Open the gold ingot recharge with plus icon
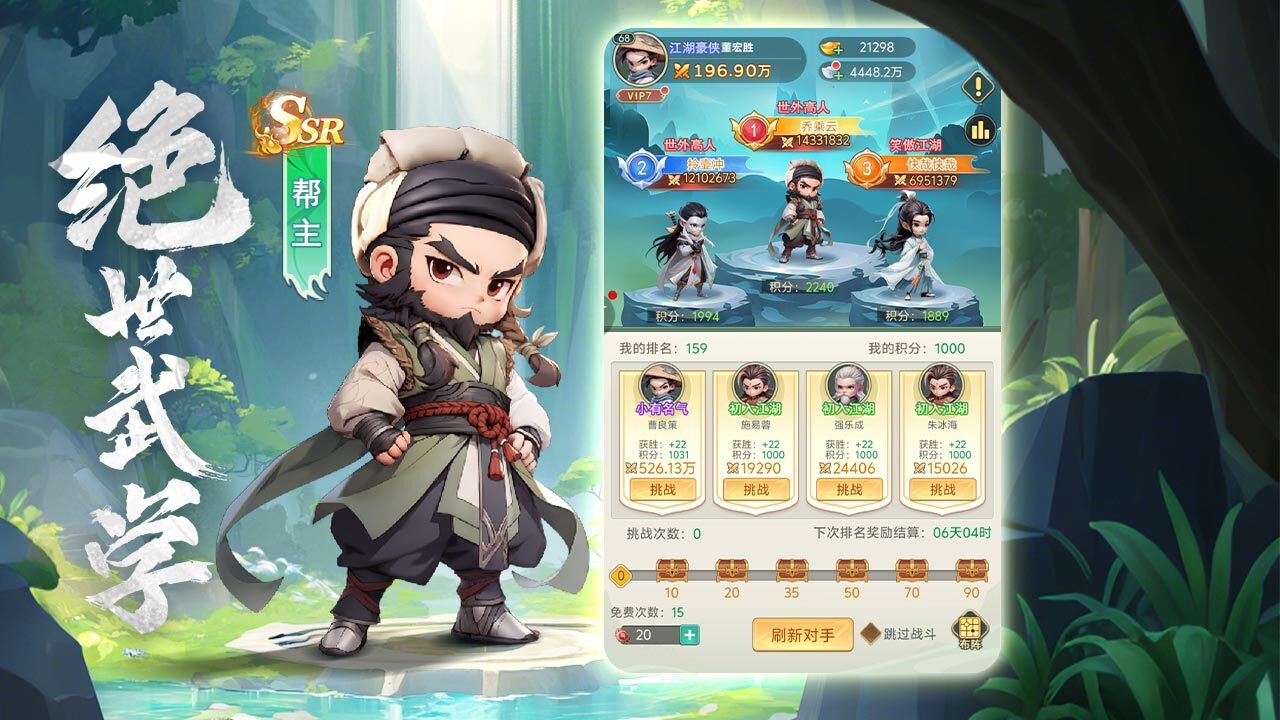1280x720 pixels. [x=838, y=49]
